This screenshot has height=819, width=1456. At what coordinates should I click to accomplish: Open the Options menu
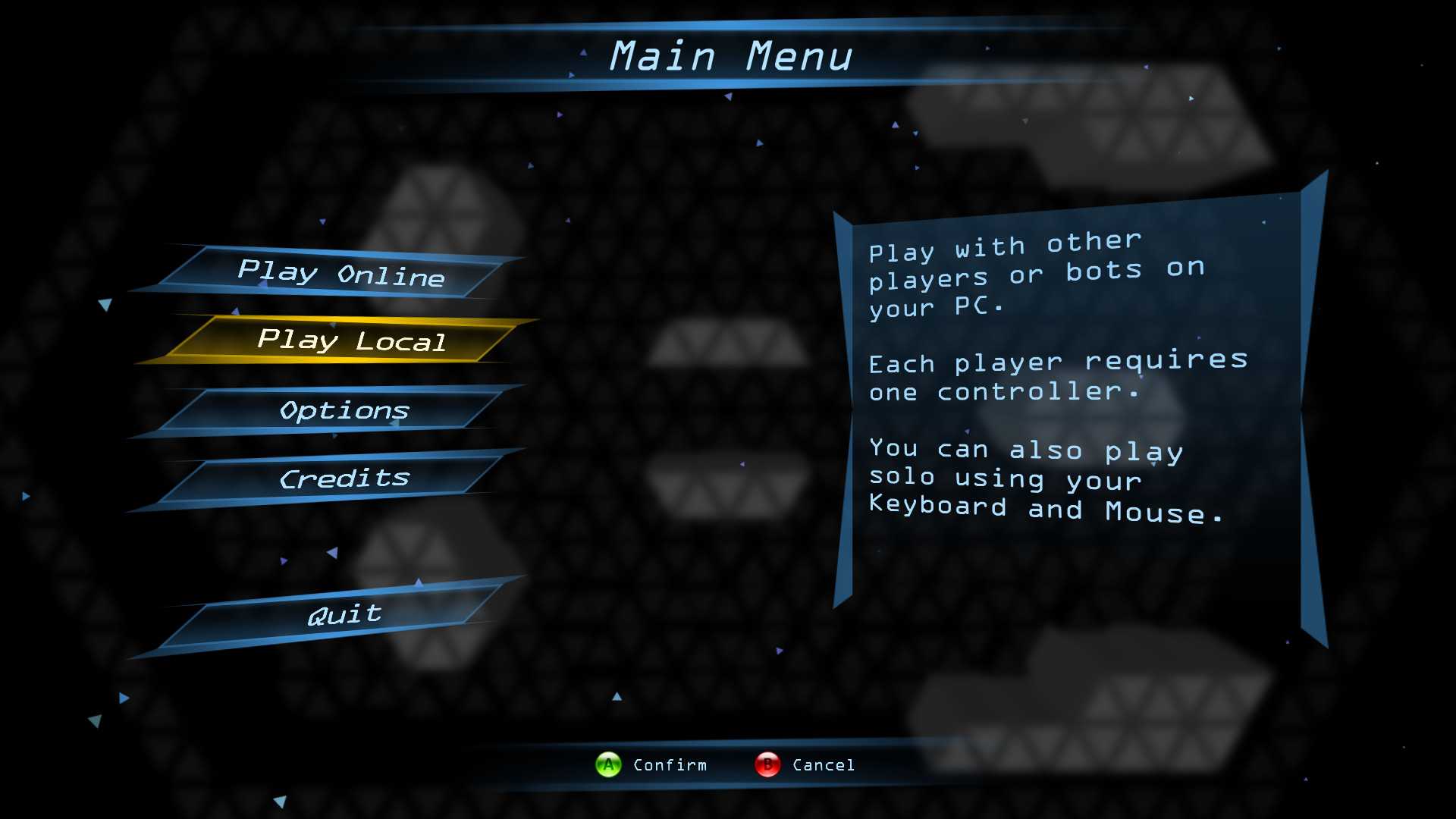[x=344, y=410]
